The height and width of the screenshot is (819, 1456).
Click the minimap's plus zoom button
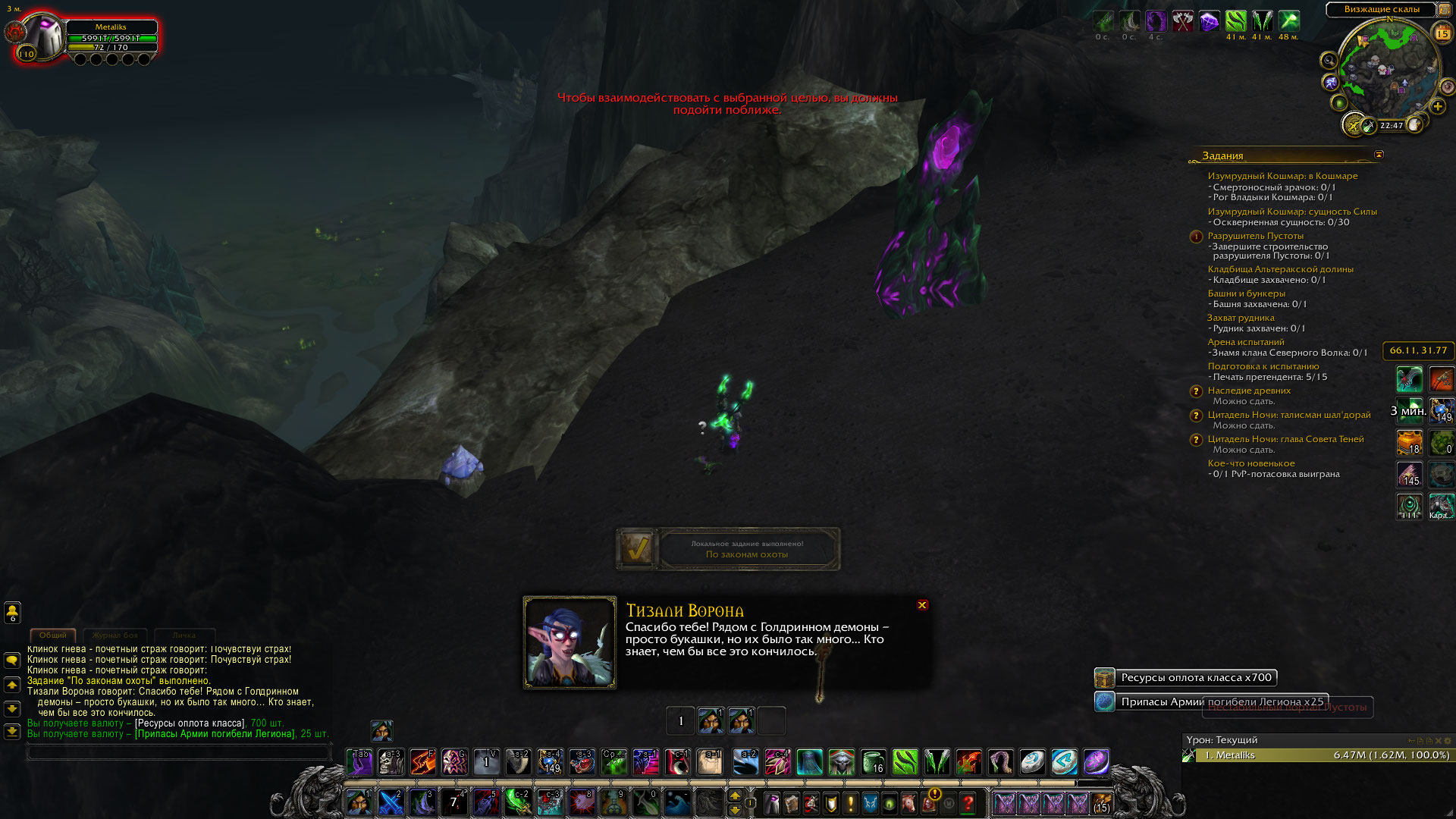[x=1438, y=106]
